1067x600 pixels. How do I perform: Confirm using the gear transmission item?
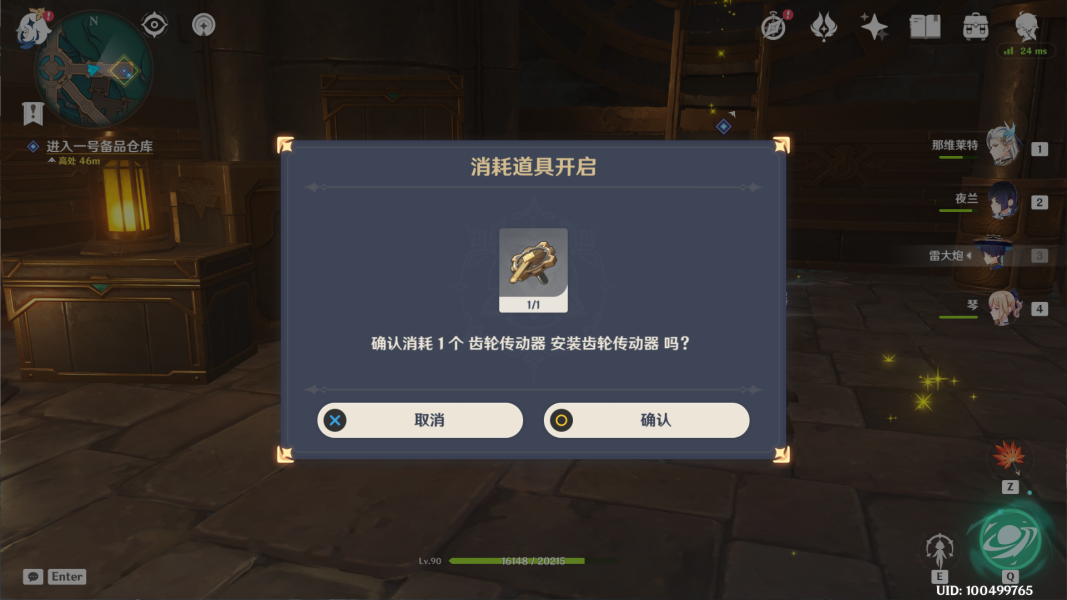646,420
